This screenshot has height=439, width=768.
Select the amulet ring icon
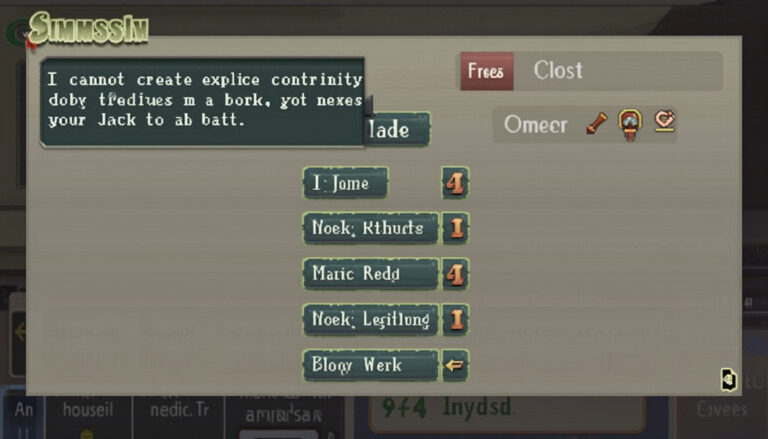630,124
